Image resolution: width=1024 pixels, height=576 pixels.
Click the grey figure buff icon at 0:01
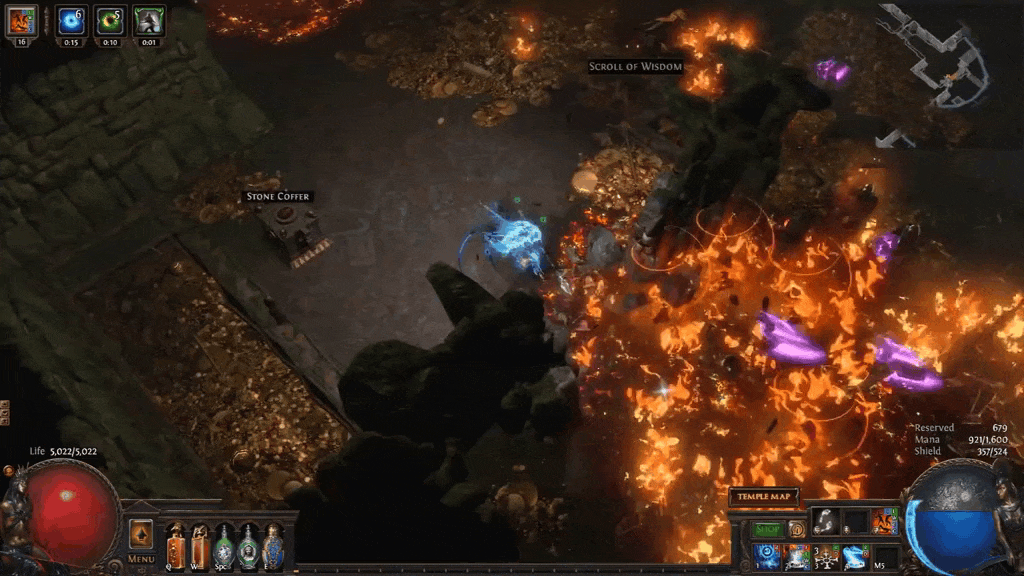click(x=148, y=20)
